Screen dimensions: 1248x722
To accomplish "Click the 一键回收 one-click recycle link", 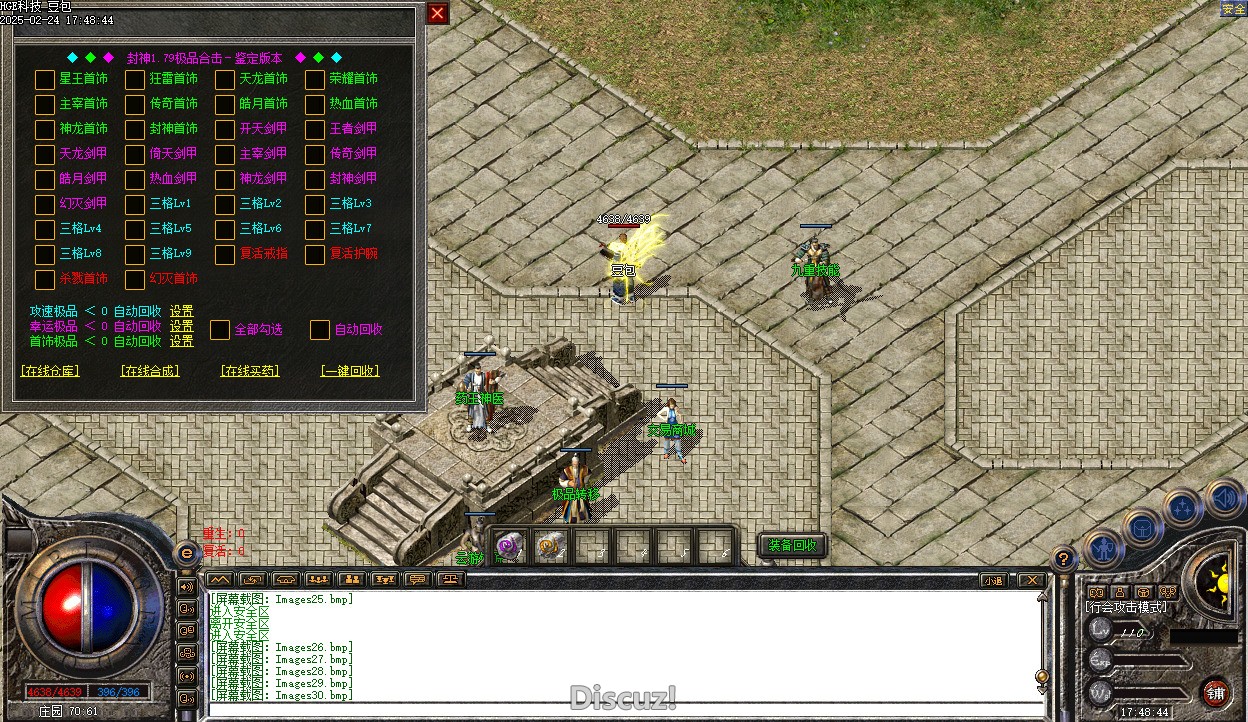I will [x=350, y=371].
